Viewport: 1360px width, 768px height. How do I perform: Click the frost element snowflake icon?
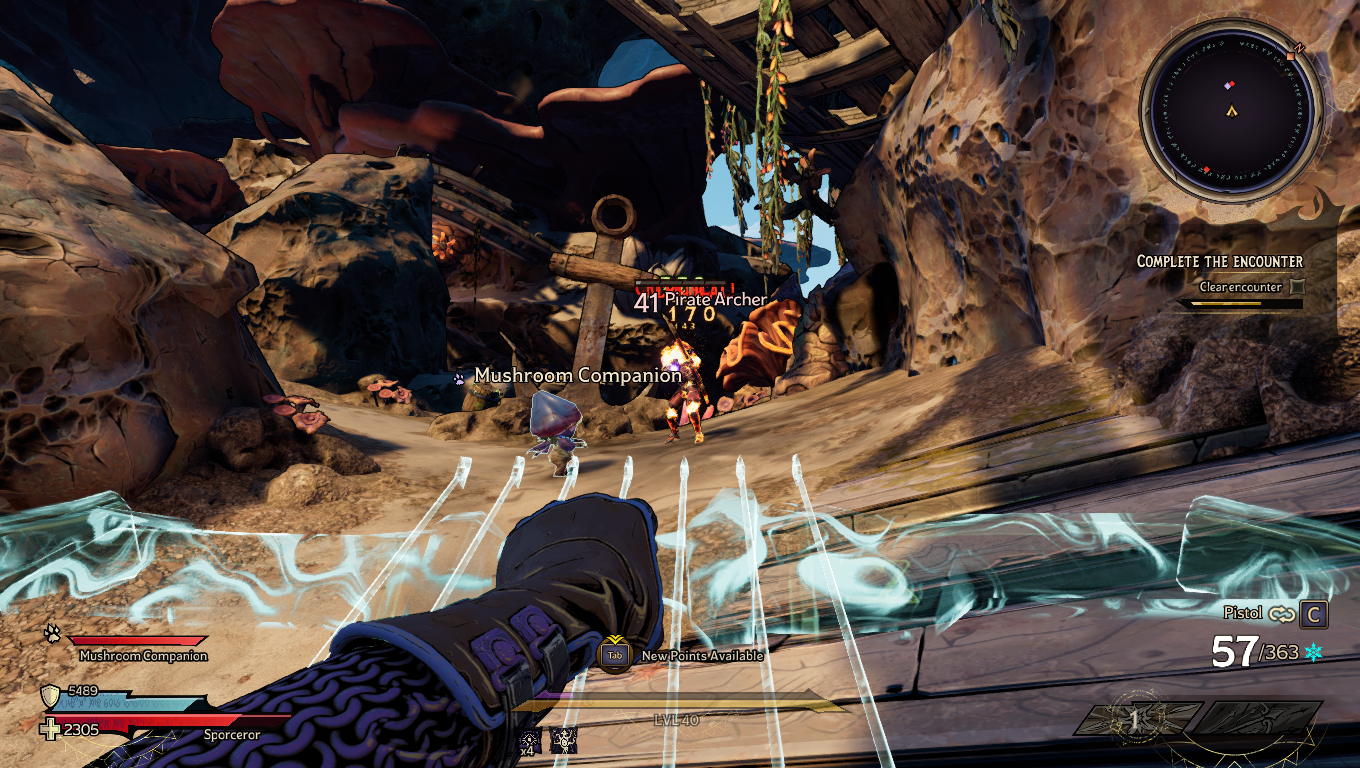pyautogui.click(x=1313, y=652)
